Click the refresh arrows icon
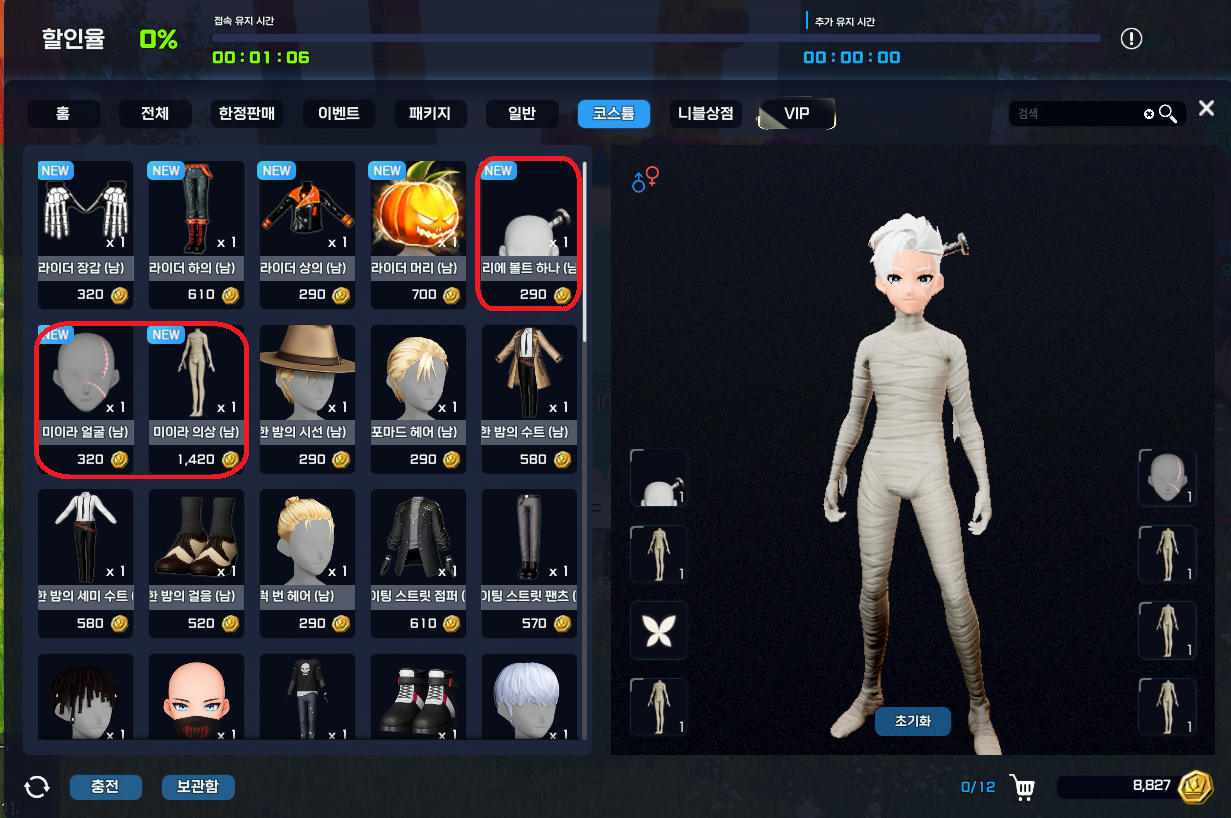 (37, 787)
